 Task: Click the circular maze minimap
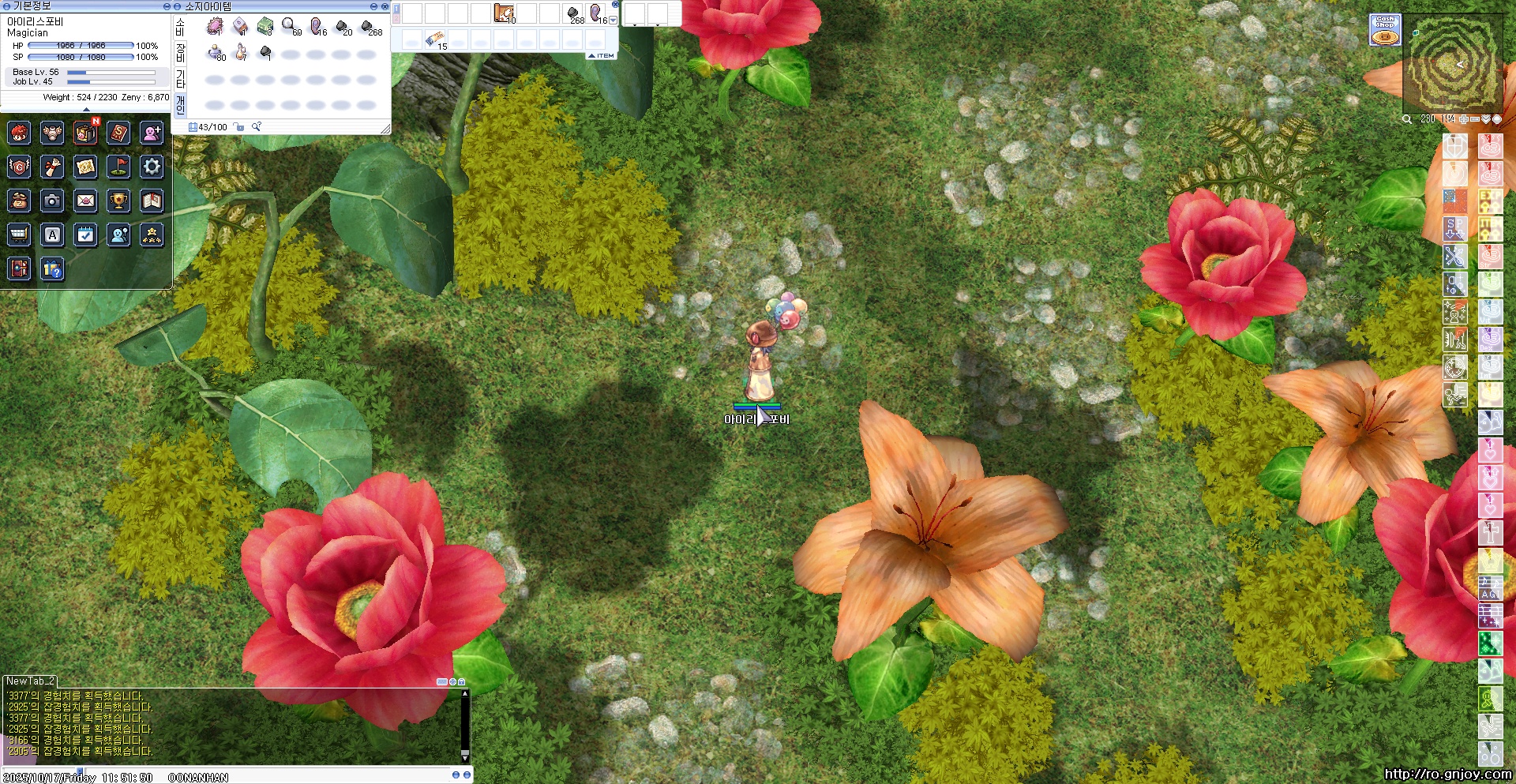point(1453,65)
